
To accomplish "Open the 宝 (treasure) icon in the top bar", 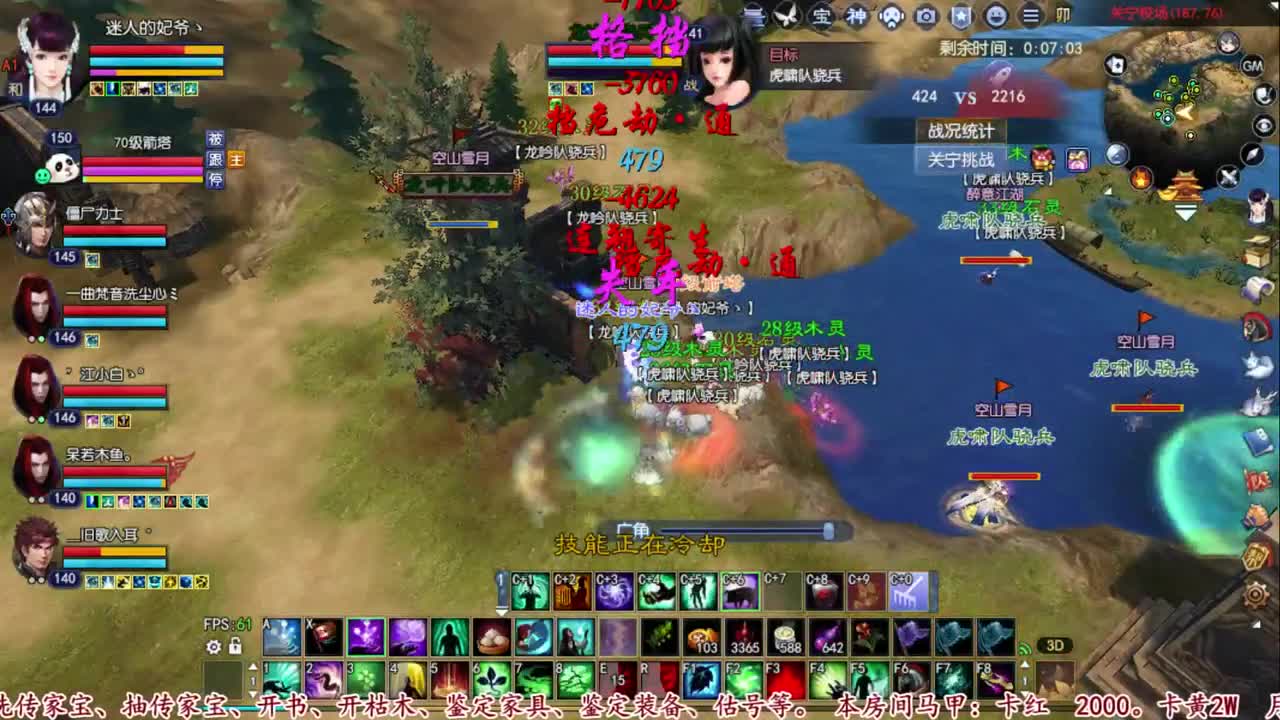I will click(x=819, y=17).
